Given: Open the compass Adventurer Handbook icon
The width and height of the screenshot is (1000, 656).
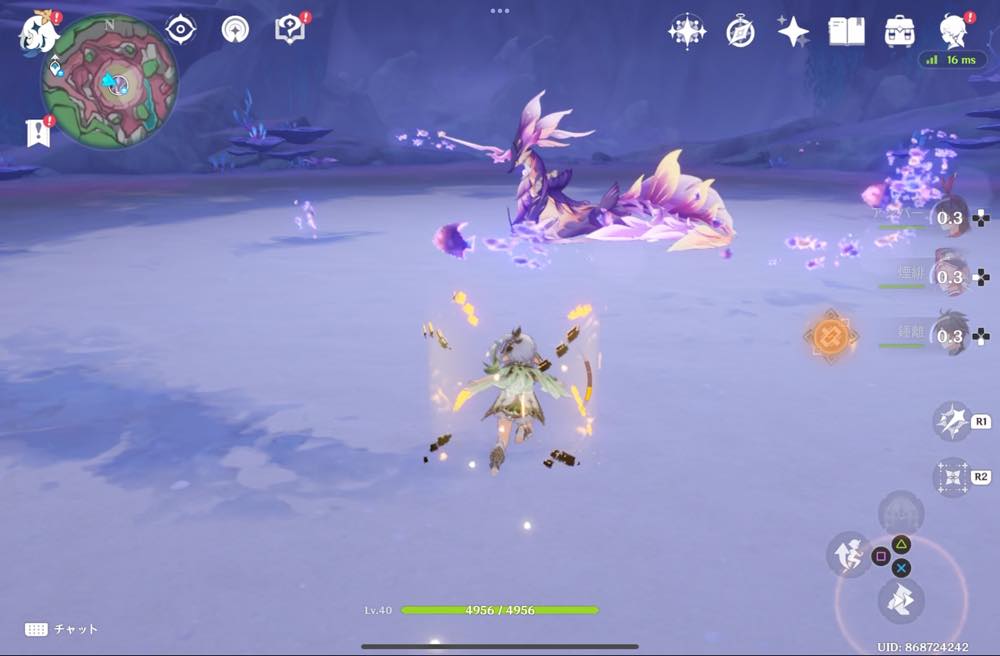Looking at the screenshot, I should click(x=740, y=31).
